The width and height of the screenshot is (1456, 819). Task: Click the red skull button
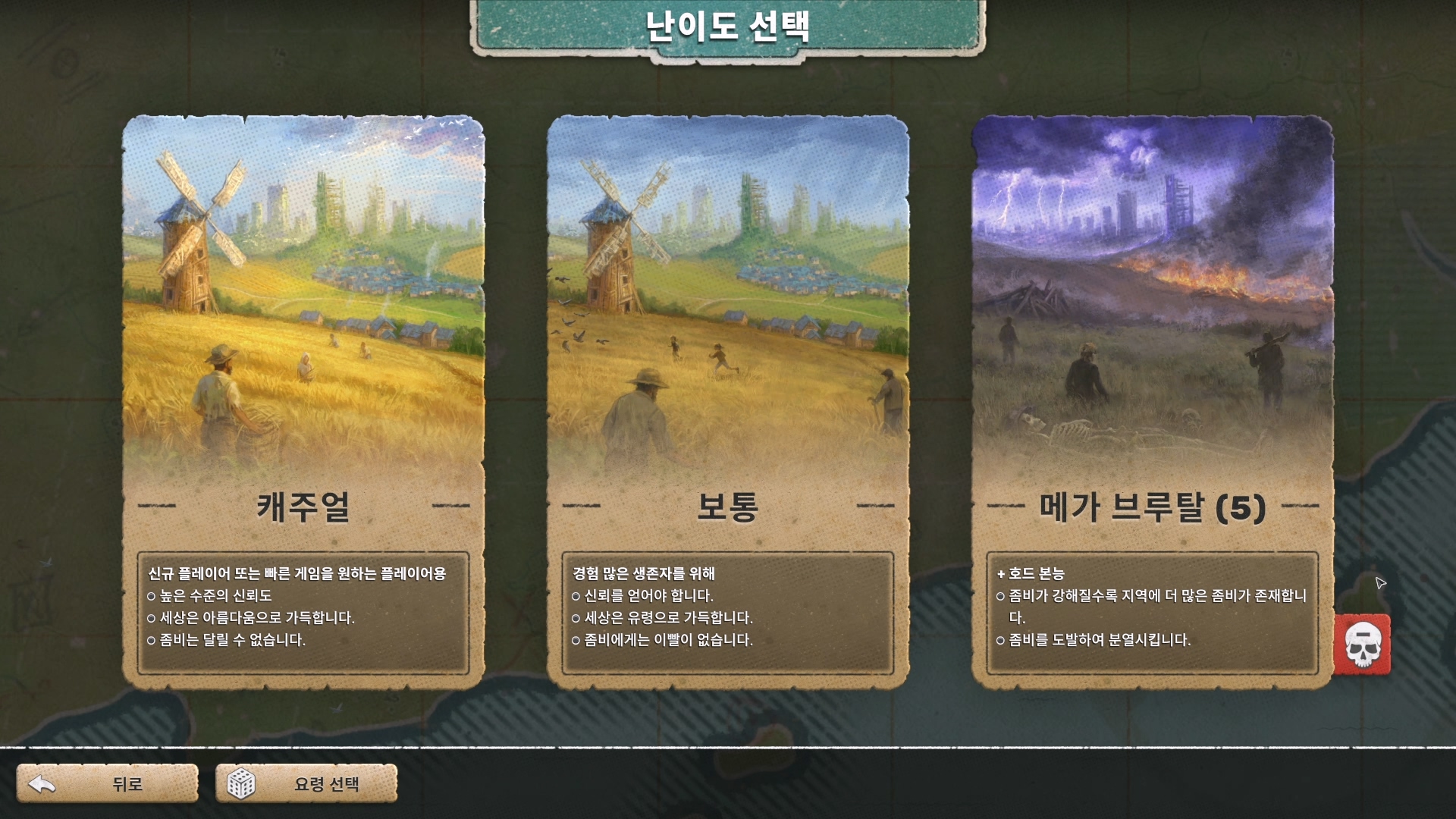point(1363,645)
